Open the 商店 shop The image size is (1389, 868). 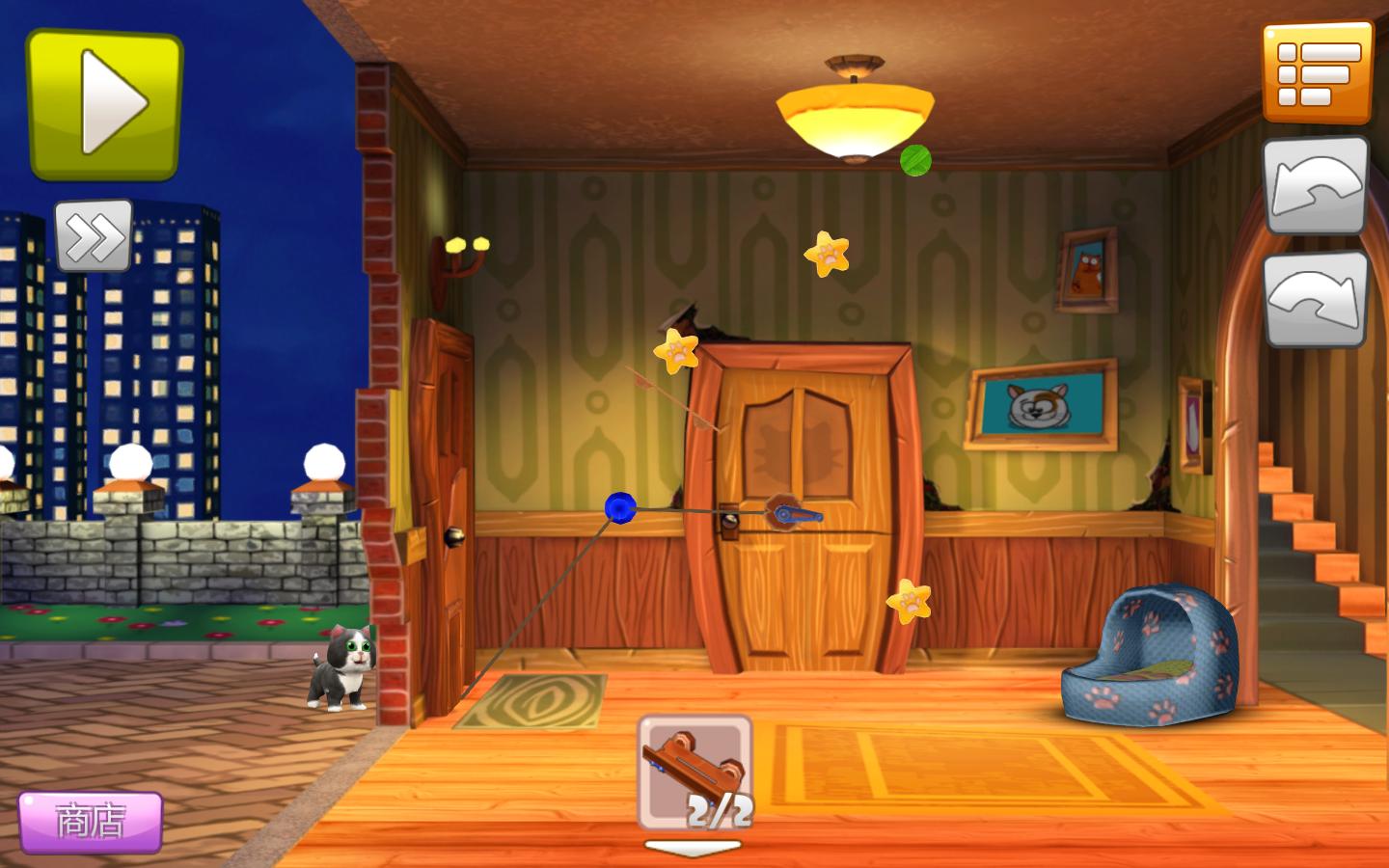(x=92, y=822)
